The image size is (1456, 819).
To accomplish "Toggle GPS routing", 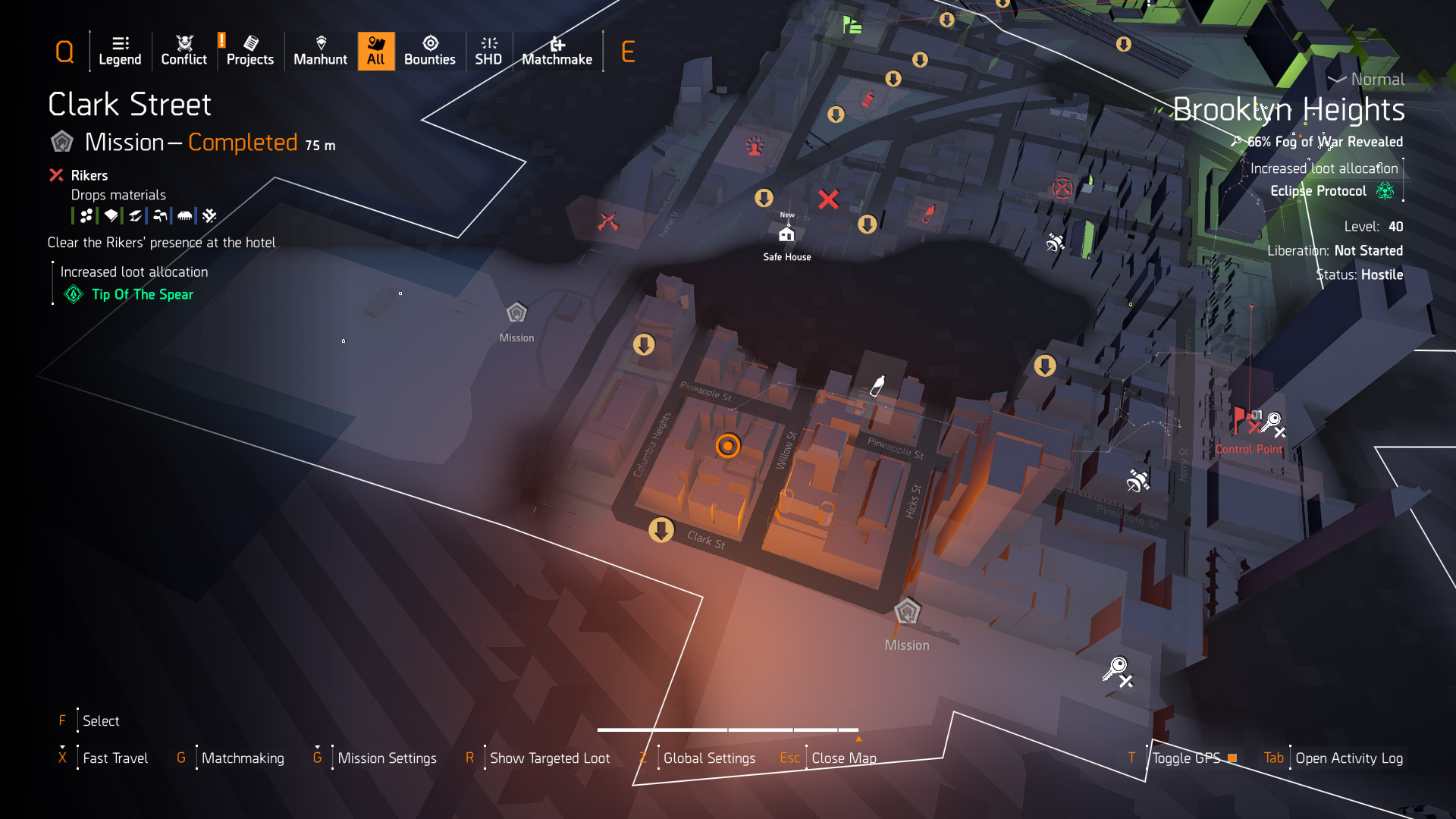I will coord(1187,758).
